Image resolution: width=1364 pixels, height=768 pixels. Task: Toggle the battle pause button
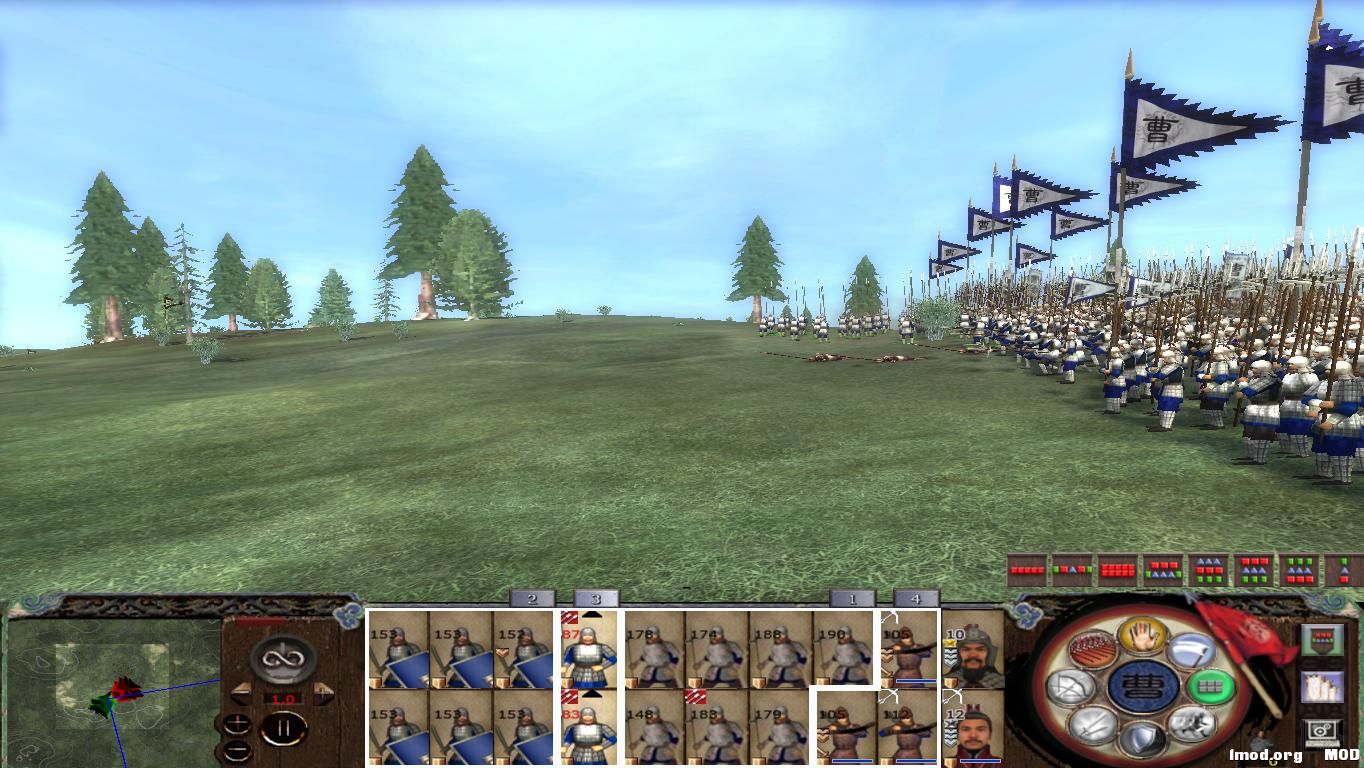(x=284, y=727)
